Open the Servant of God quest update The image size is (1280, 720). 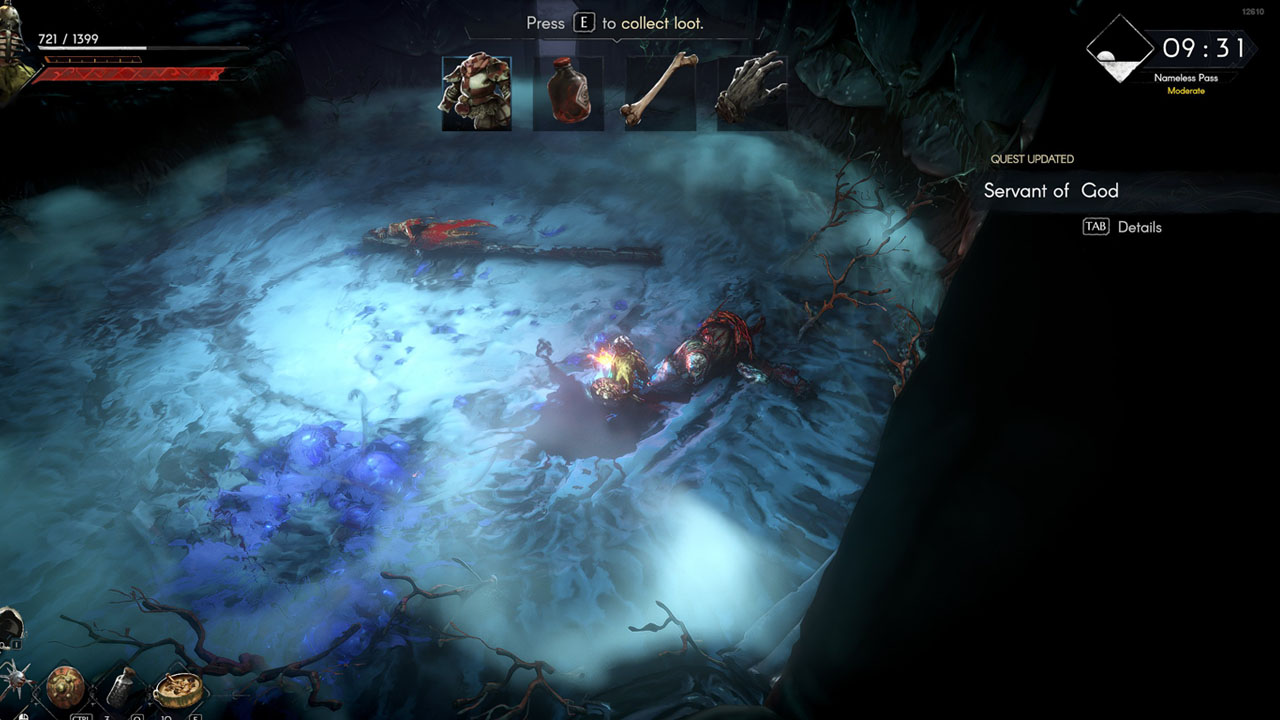pyautogui.click(x=1051, y=191)
